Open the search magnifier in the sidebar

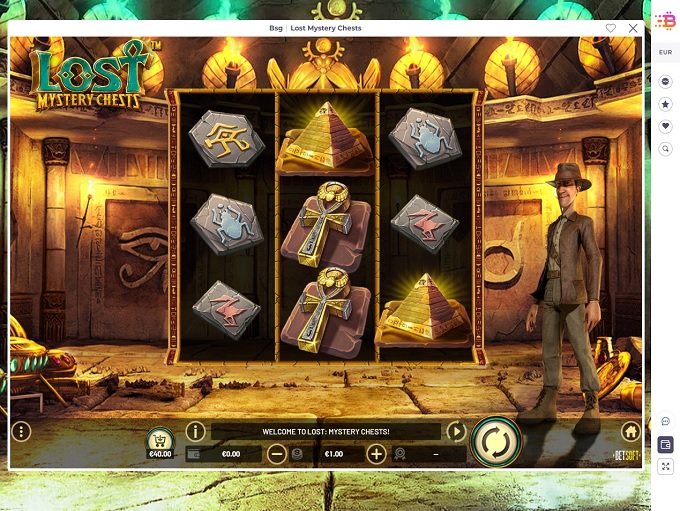(x=666, y=149)
